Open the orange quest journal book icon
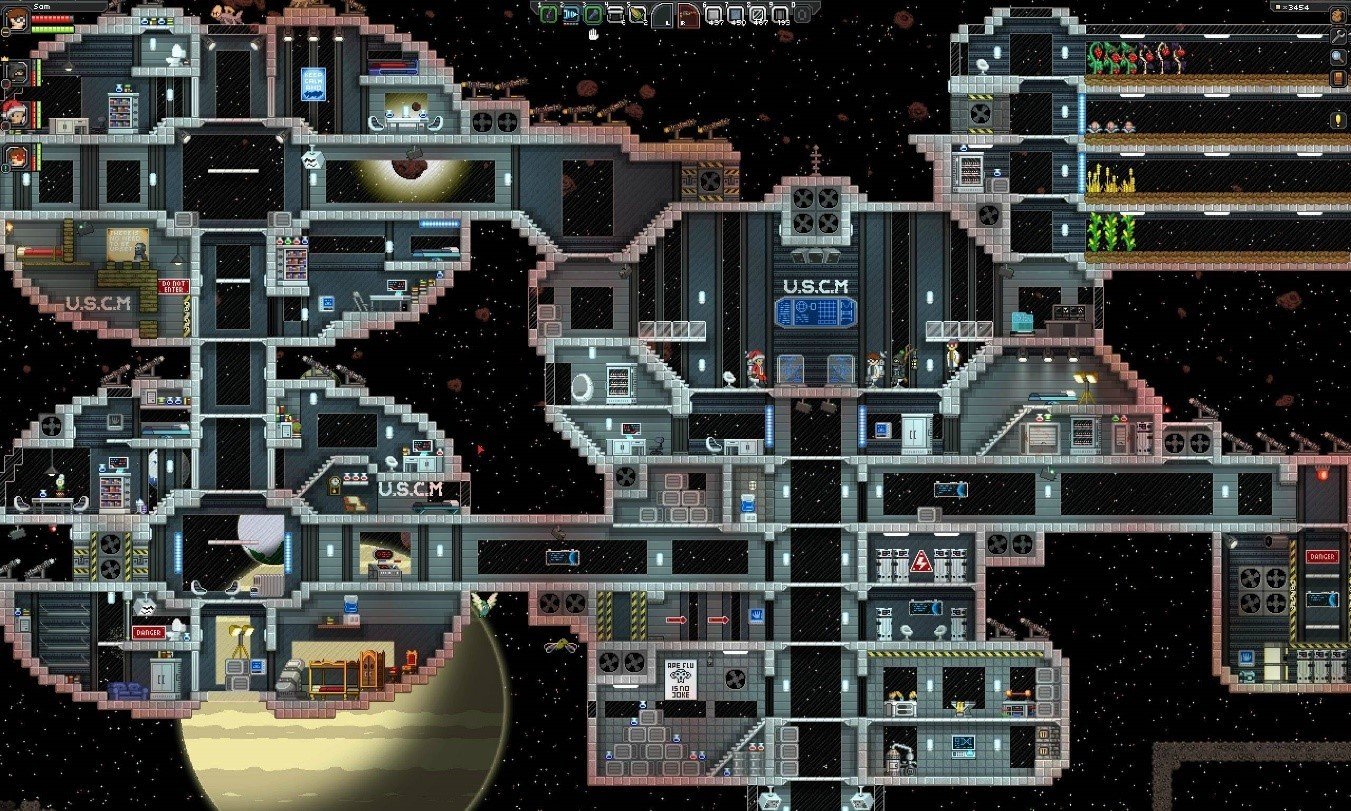Screen dimensions: 1351x811 (x=1338, y=78)
